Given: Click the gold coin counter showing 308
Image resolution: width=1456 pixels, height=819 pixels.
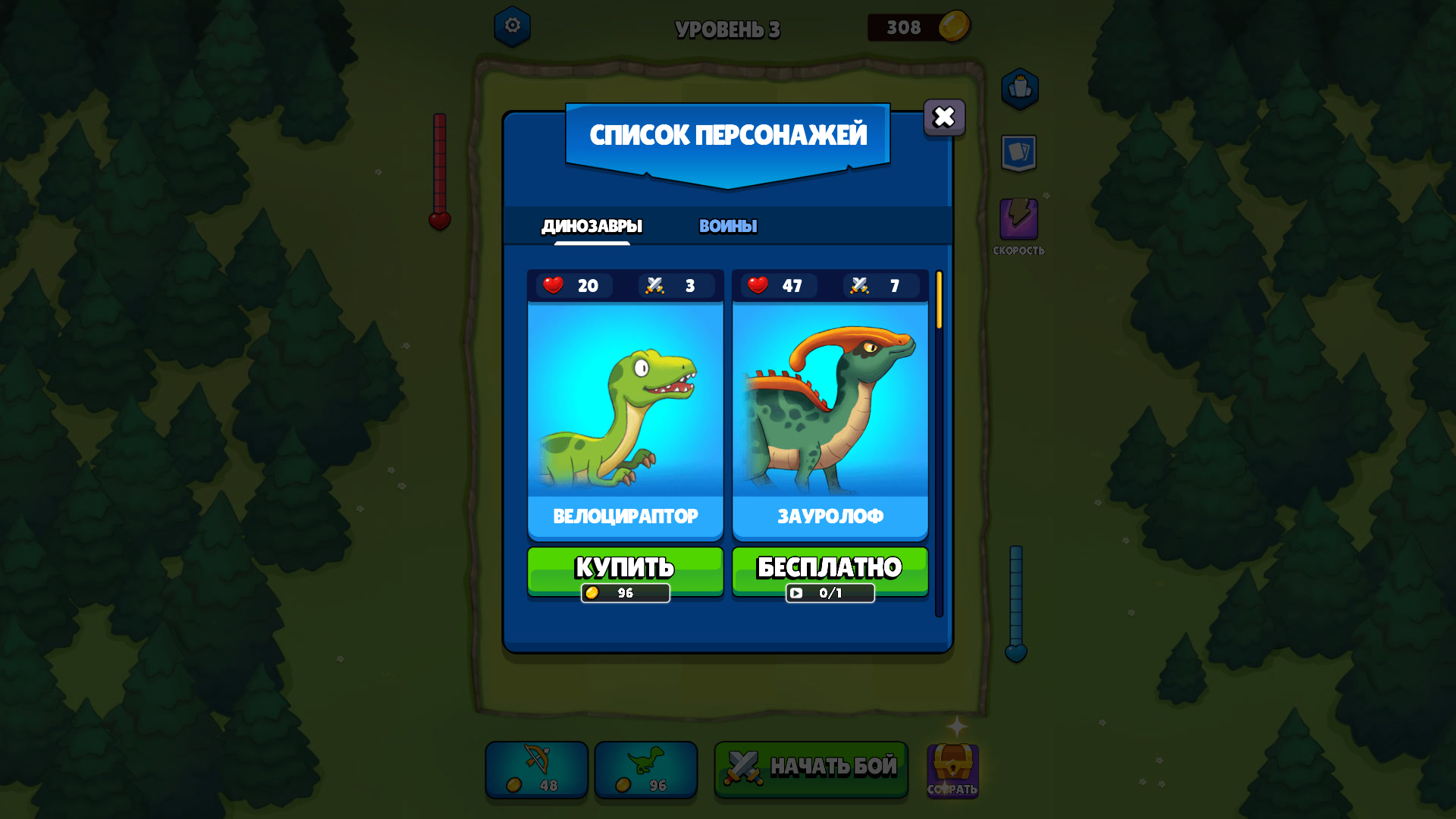Looking at the screenshot, I should 920,26.
